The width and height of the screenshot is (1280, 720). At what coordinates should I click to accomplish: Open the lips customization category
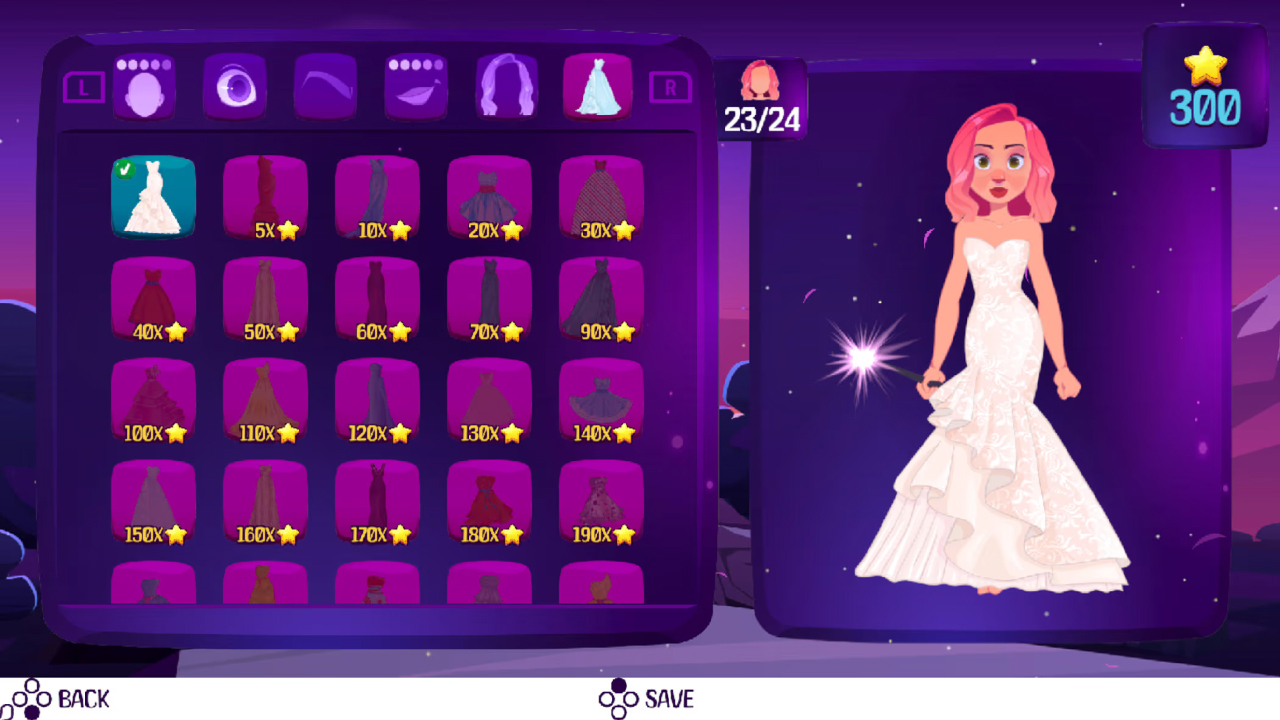pyautogui.click(x=415, y=87)
